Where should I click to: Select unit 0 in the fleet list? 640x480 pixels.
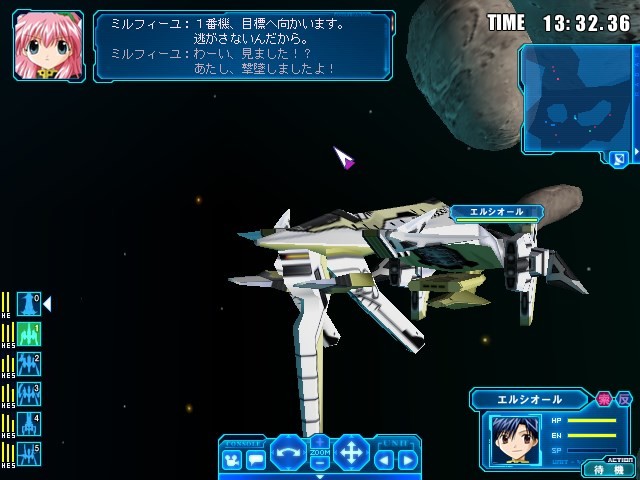tap(29, 304)
